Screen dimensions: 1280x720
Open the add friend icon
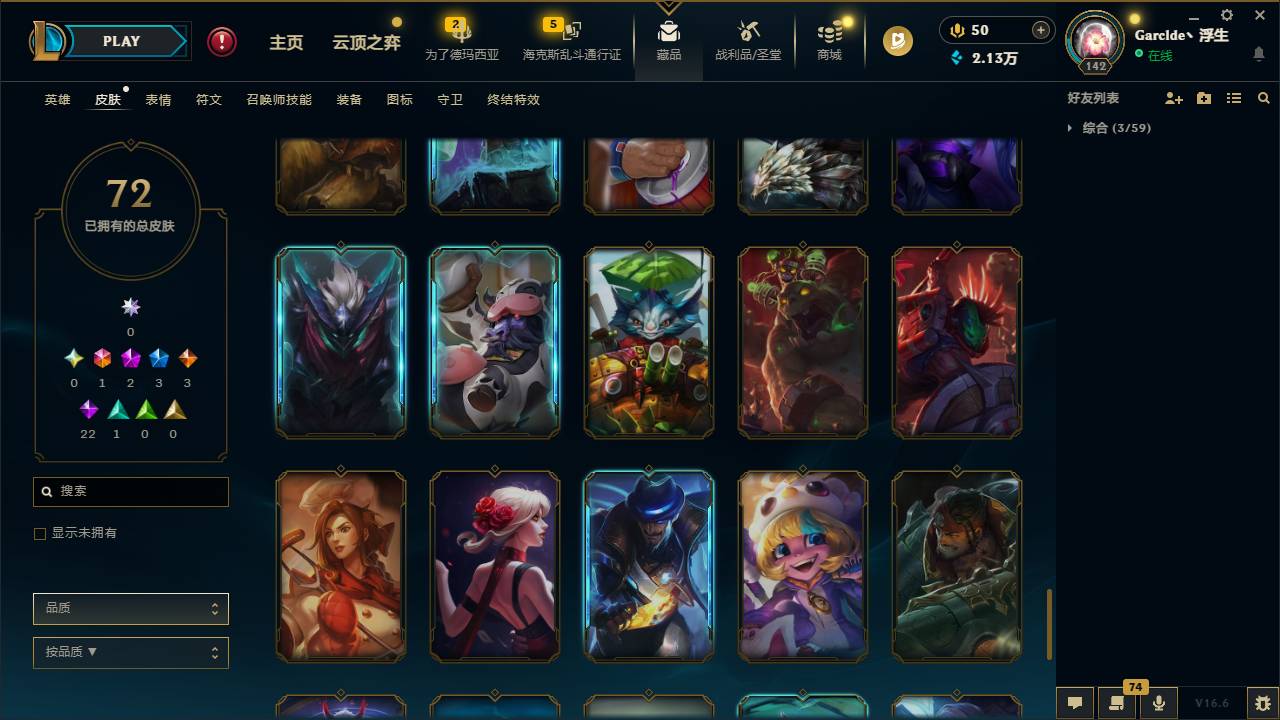click(1173, 98)
